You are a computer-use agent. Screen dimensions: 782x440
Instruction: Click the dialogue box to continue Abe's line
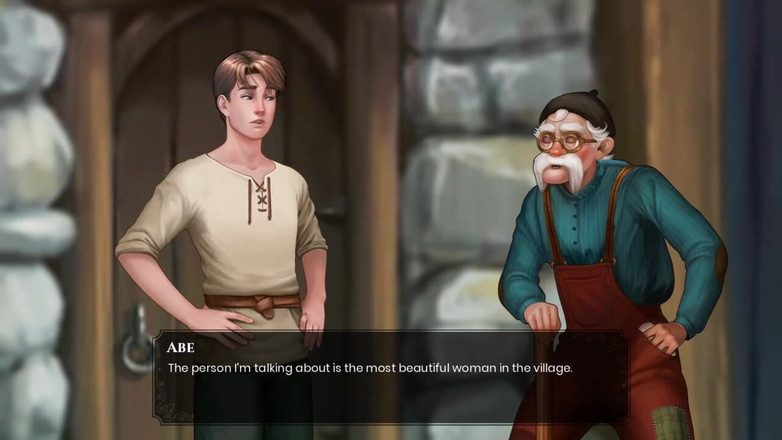[x=390, y=377]
